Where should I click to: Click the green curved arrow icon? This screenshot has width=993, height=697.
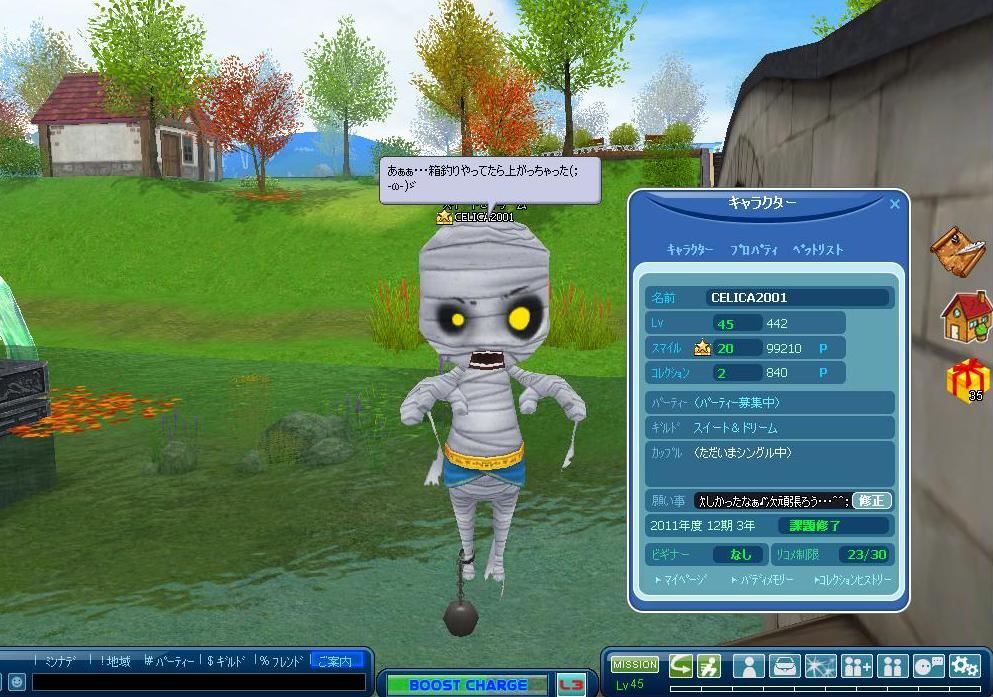tap(681, 666)
